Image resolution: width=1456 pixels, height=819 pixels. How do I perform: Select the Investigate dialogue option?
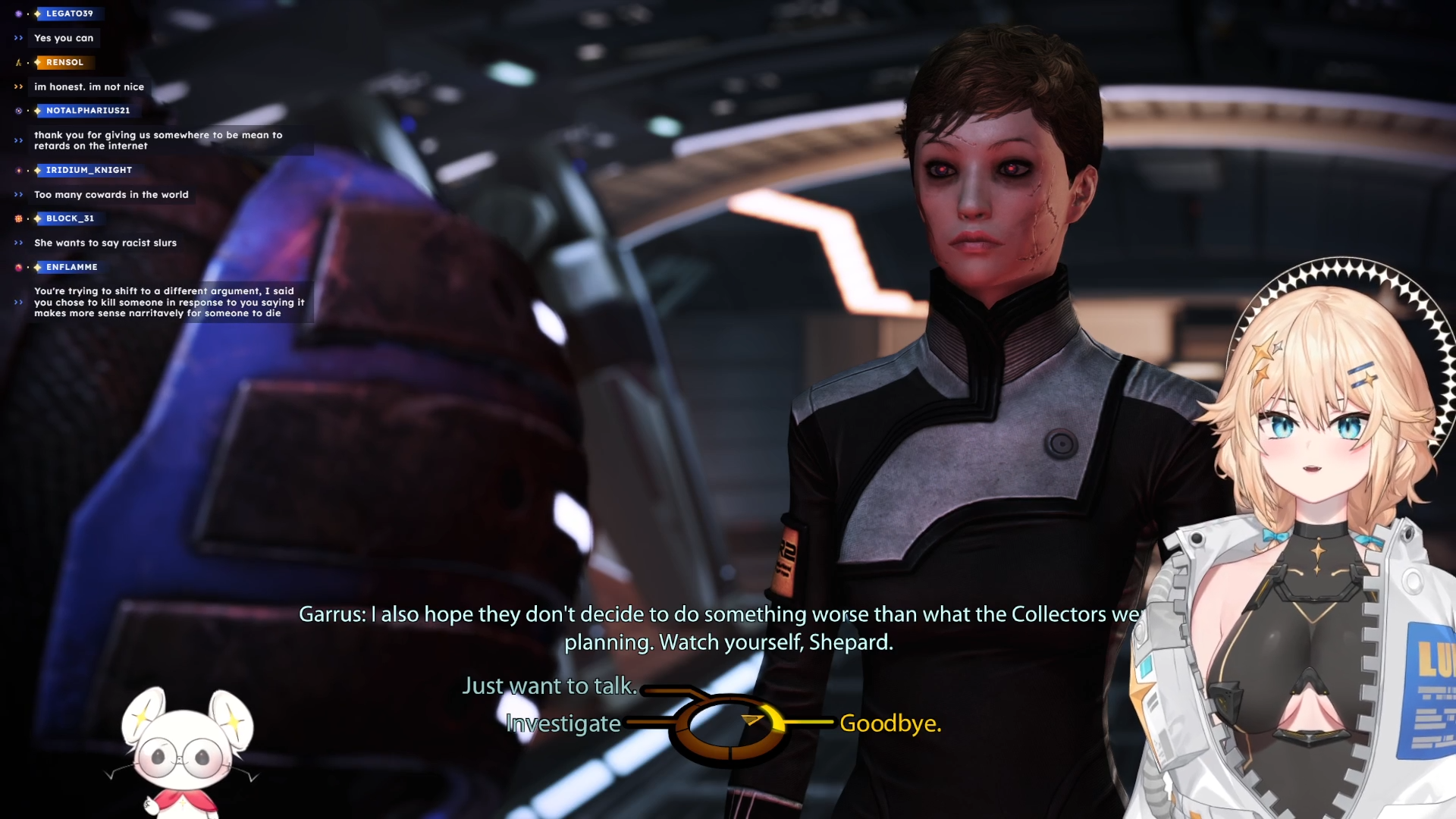pyautogui.click(x=563, y=723)
